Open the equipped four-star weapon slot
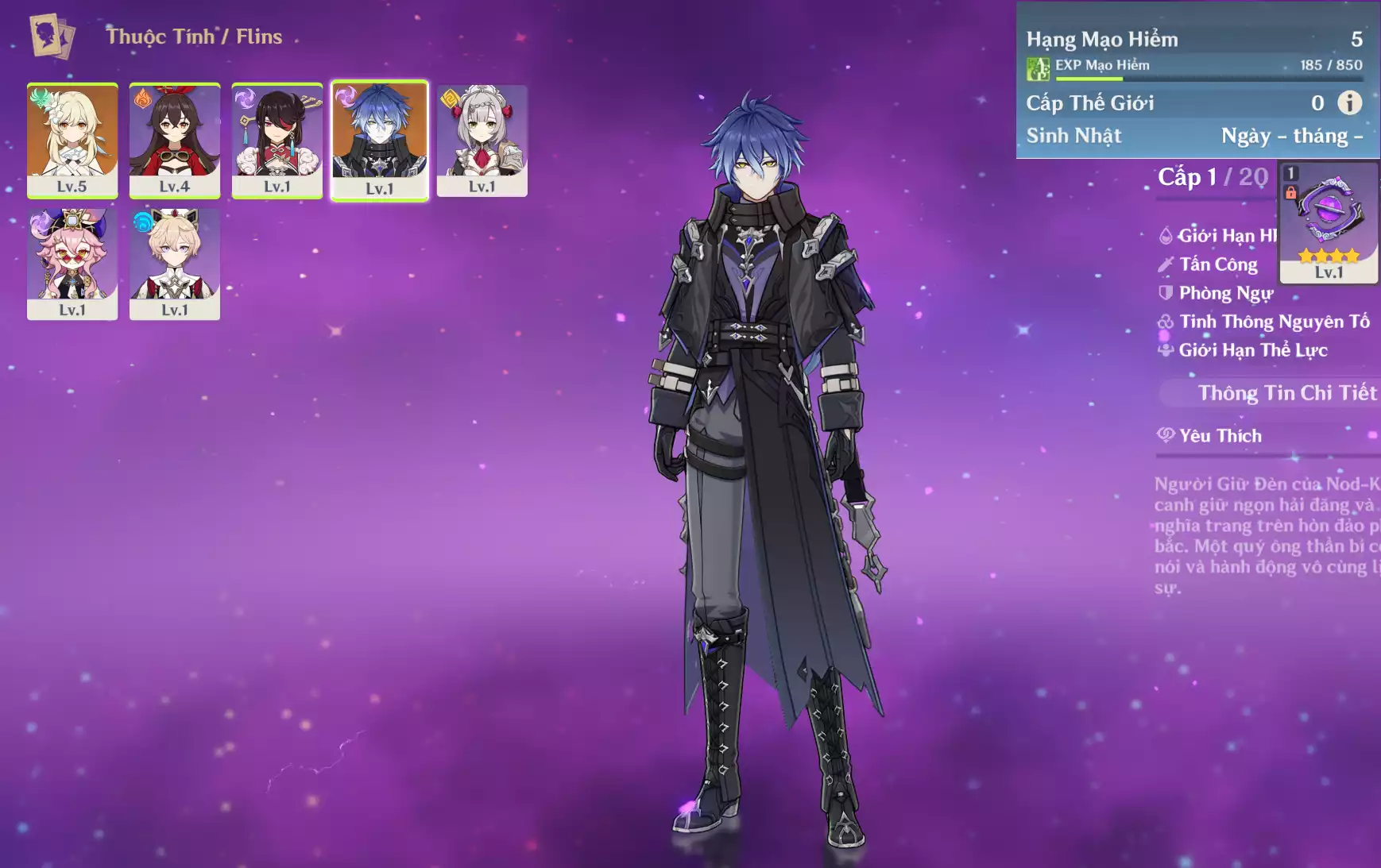 pos(1329,222)
